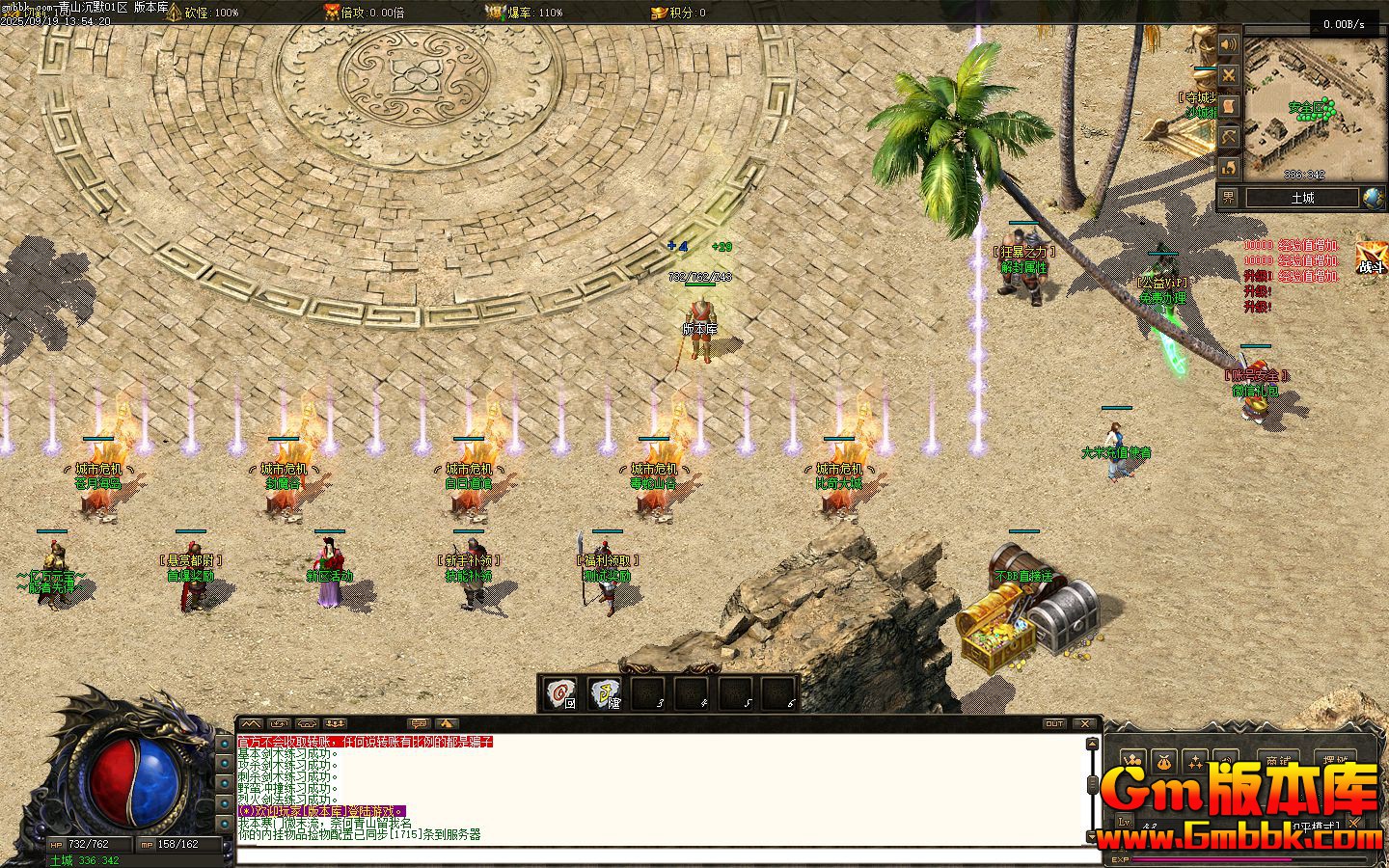Click the Lv. level button
The height and width of the screenshot is (868, 1389).
click(x=1125, y=823)
